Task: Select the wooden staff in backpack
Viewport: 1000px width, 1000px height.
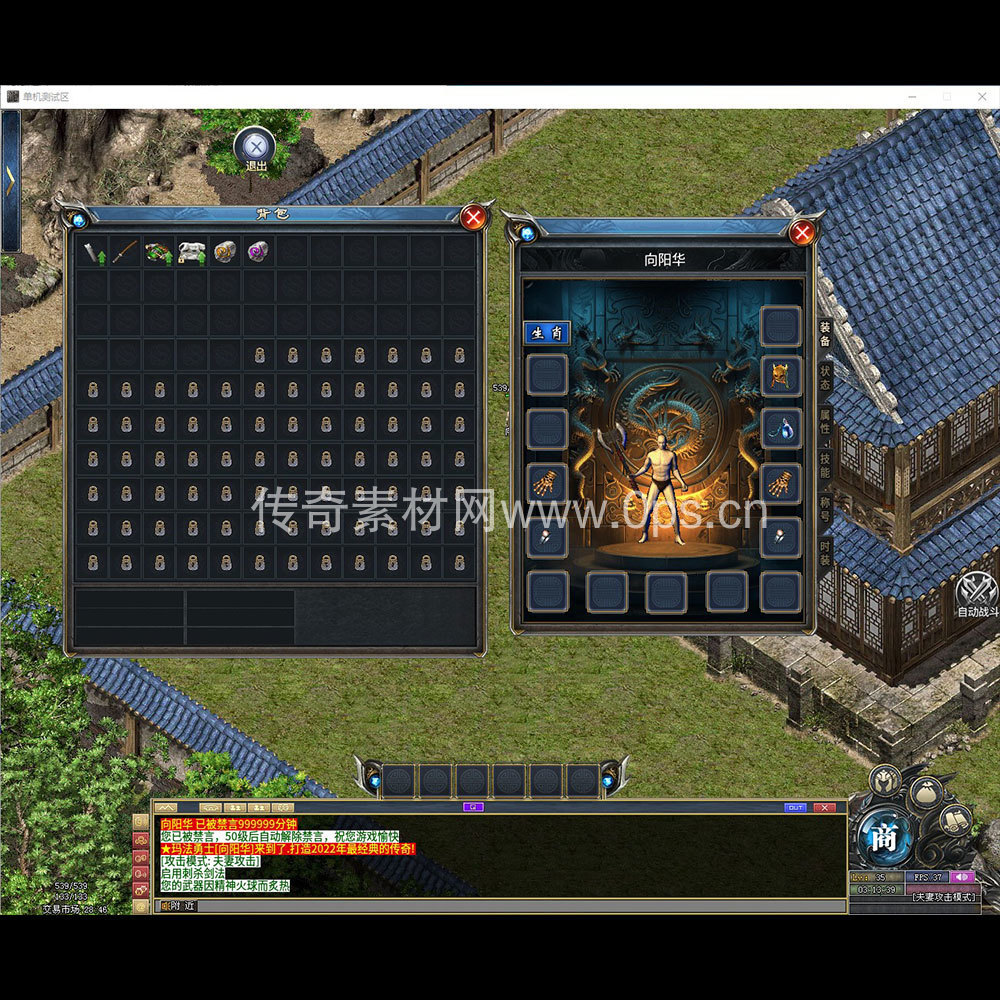Action: coord(125,252)
